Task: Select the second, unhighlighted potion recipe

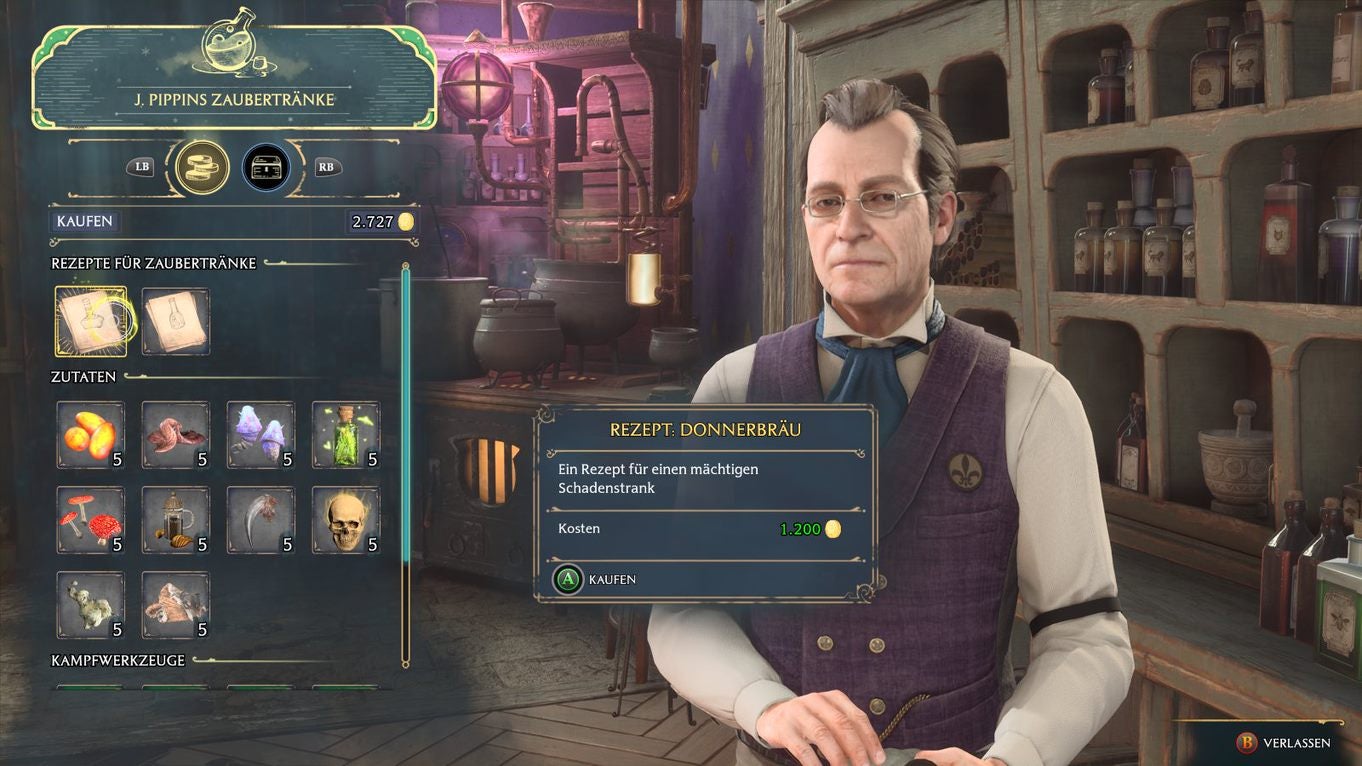Action: click(x=176, y=321)
